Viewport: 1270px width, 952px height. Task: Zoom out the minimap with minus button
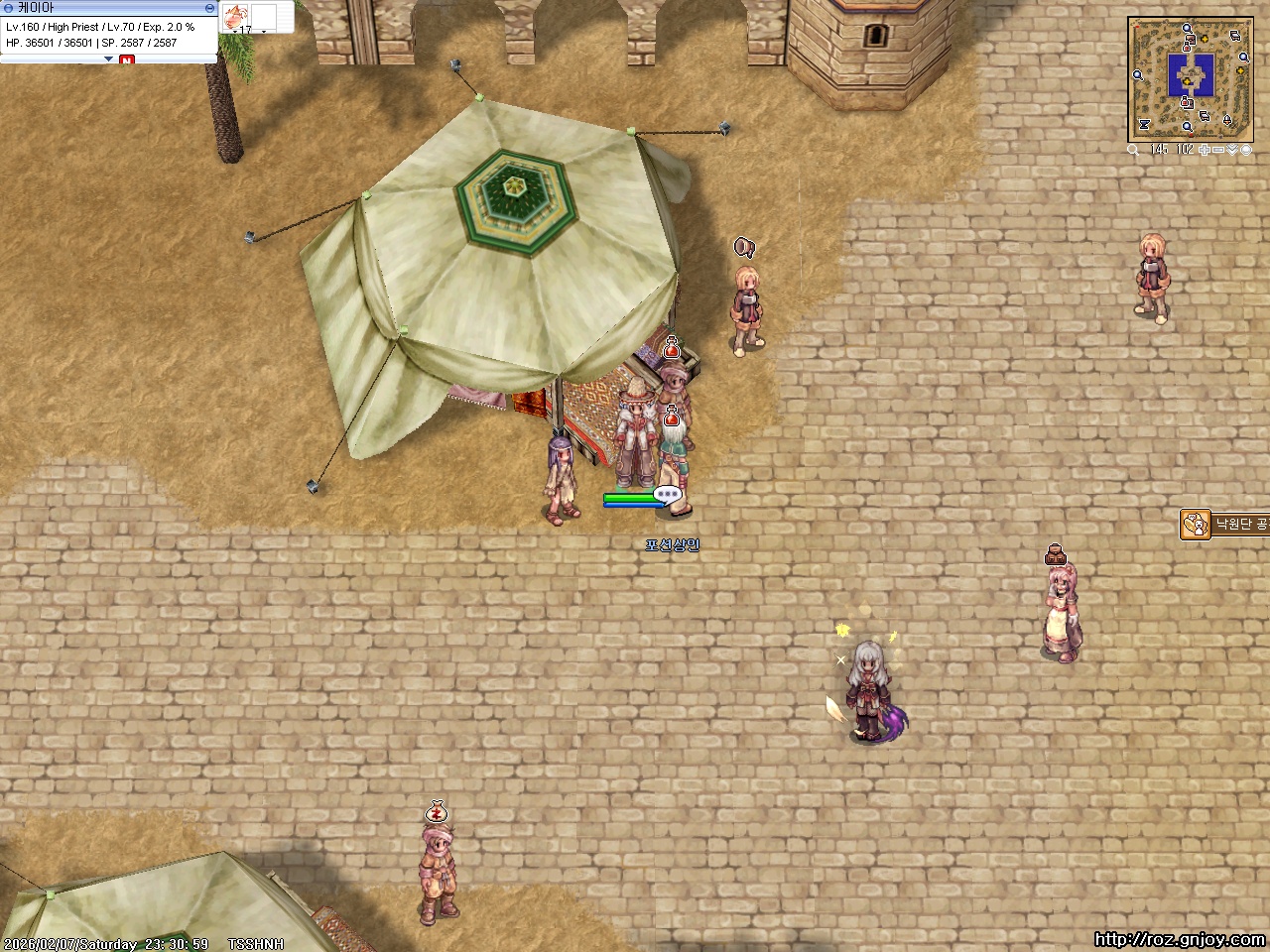pyautogui.click(x=1218, y=150)
